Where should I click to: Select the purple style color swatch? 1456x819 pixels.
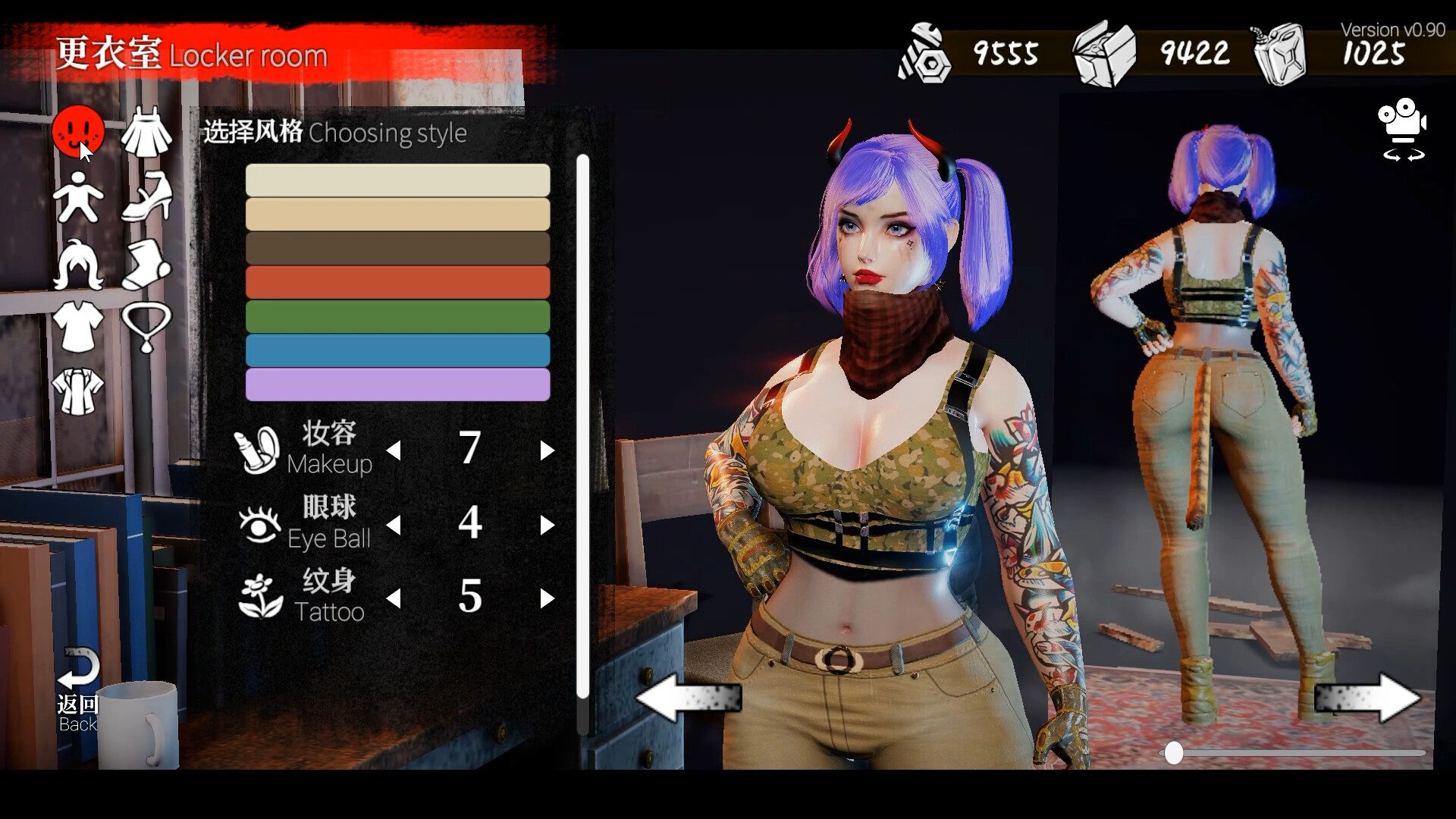point(397,385)
